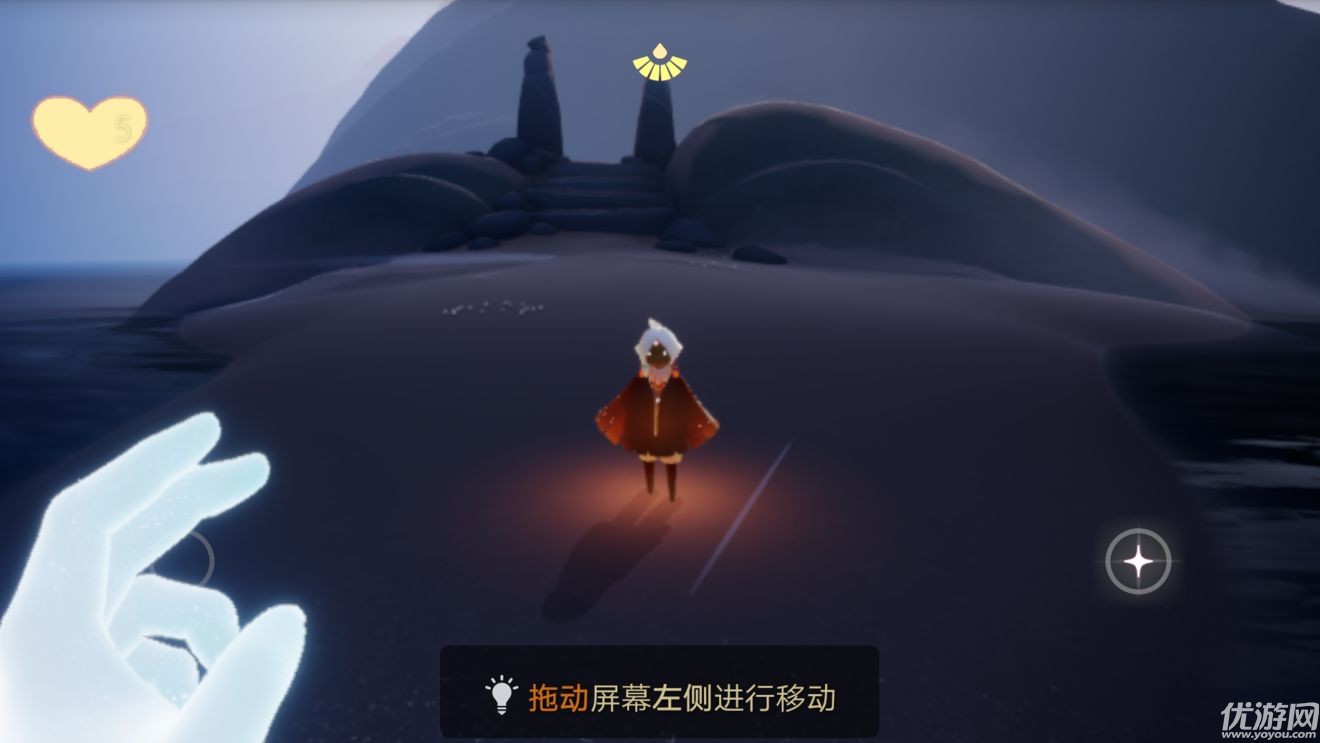Screen dimensions: 1320x743
Task: Tap the droplet at the center of the light fan
Action: tap(660, 50)
